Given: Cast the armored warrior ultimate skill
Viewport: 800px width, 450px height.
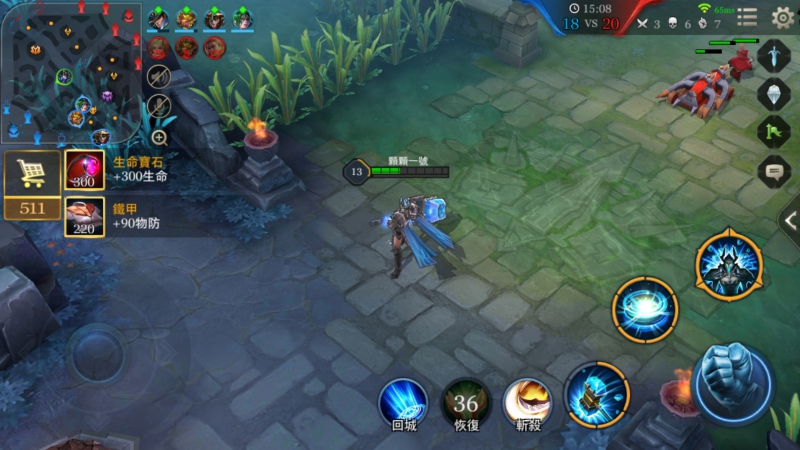Looking at the screenshot, I should point(729,264).
